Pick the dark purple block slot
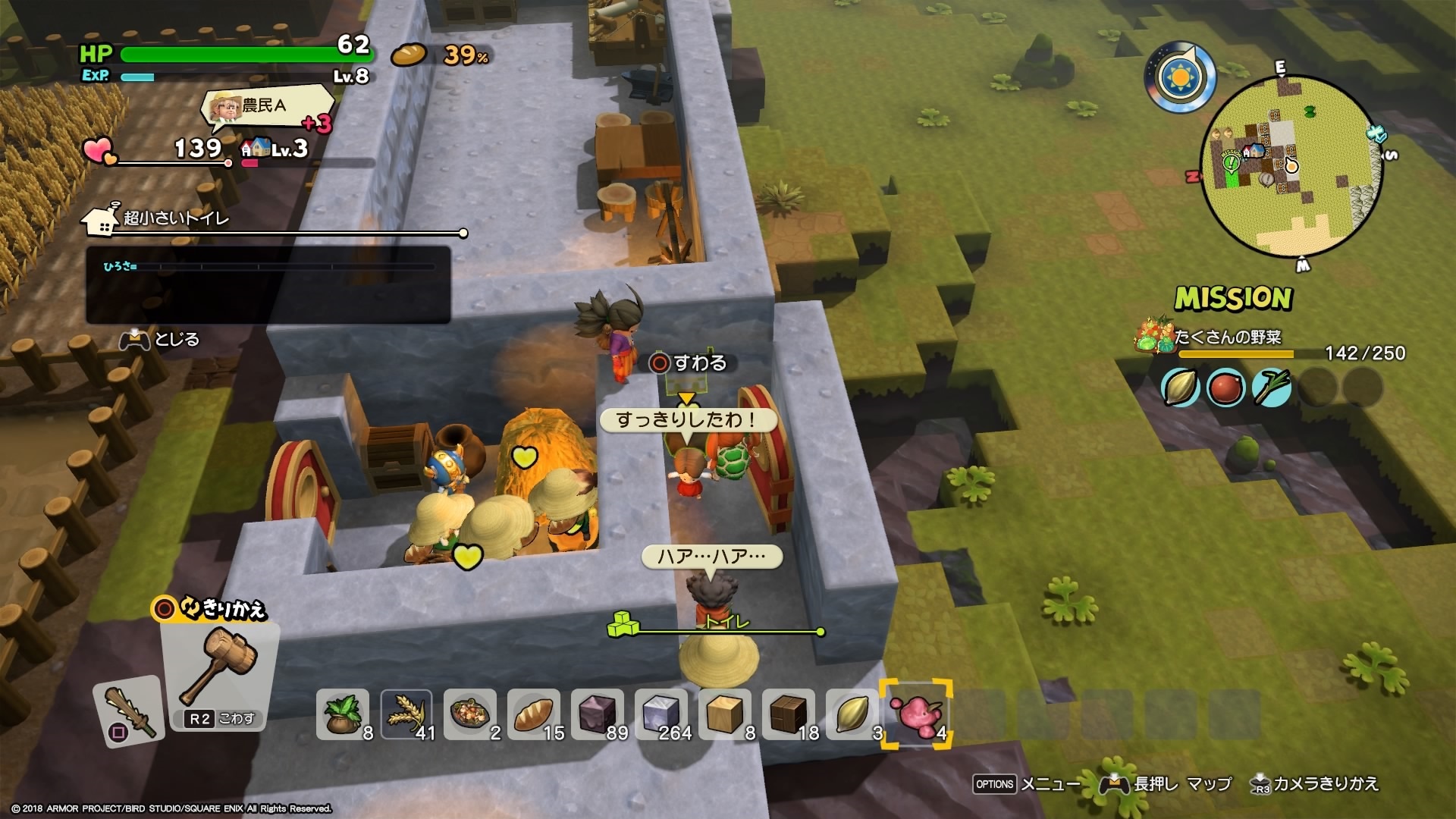The height and width of the screenshot is (819, 1456). (598, 714)
